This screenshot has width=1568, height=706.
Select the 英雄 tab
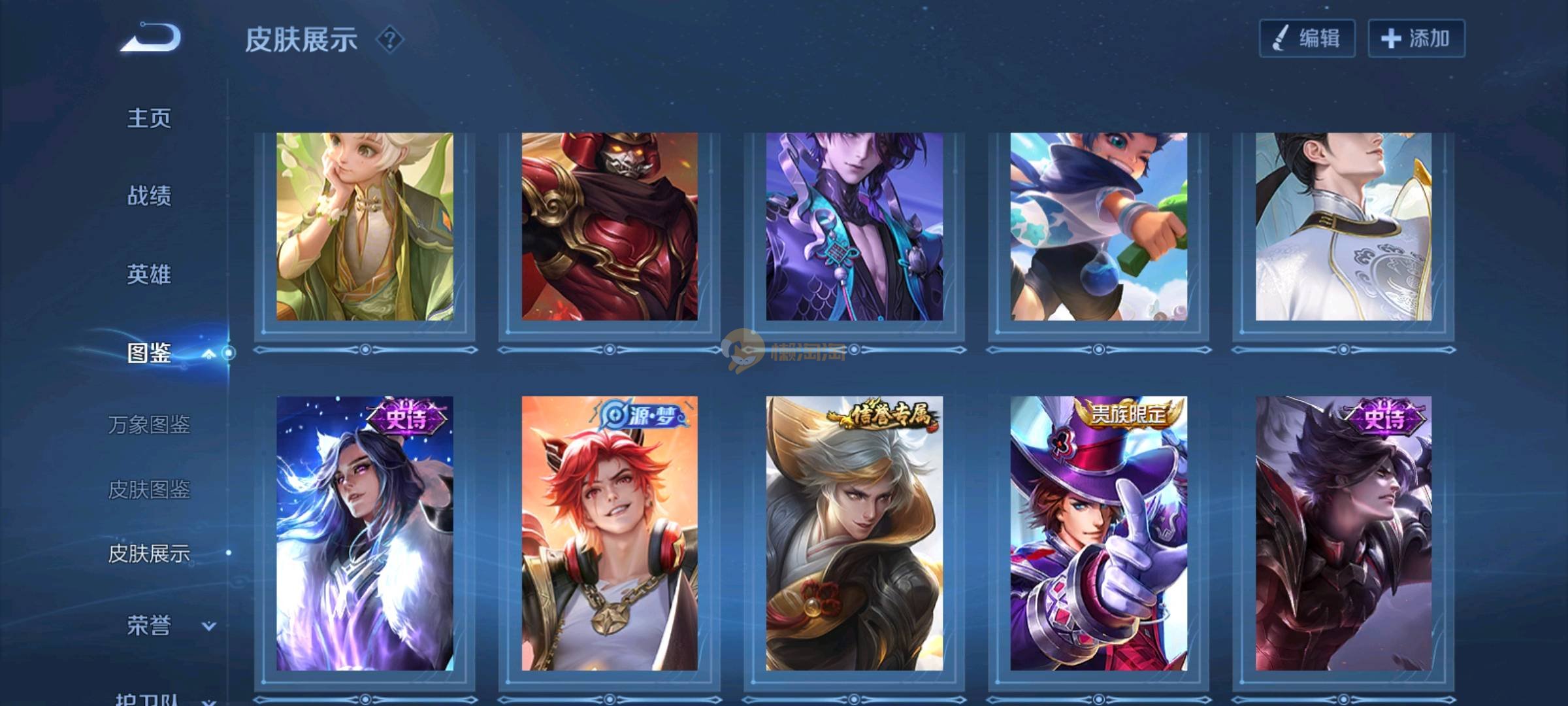(x=149, y=274)
